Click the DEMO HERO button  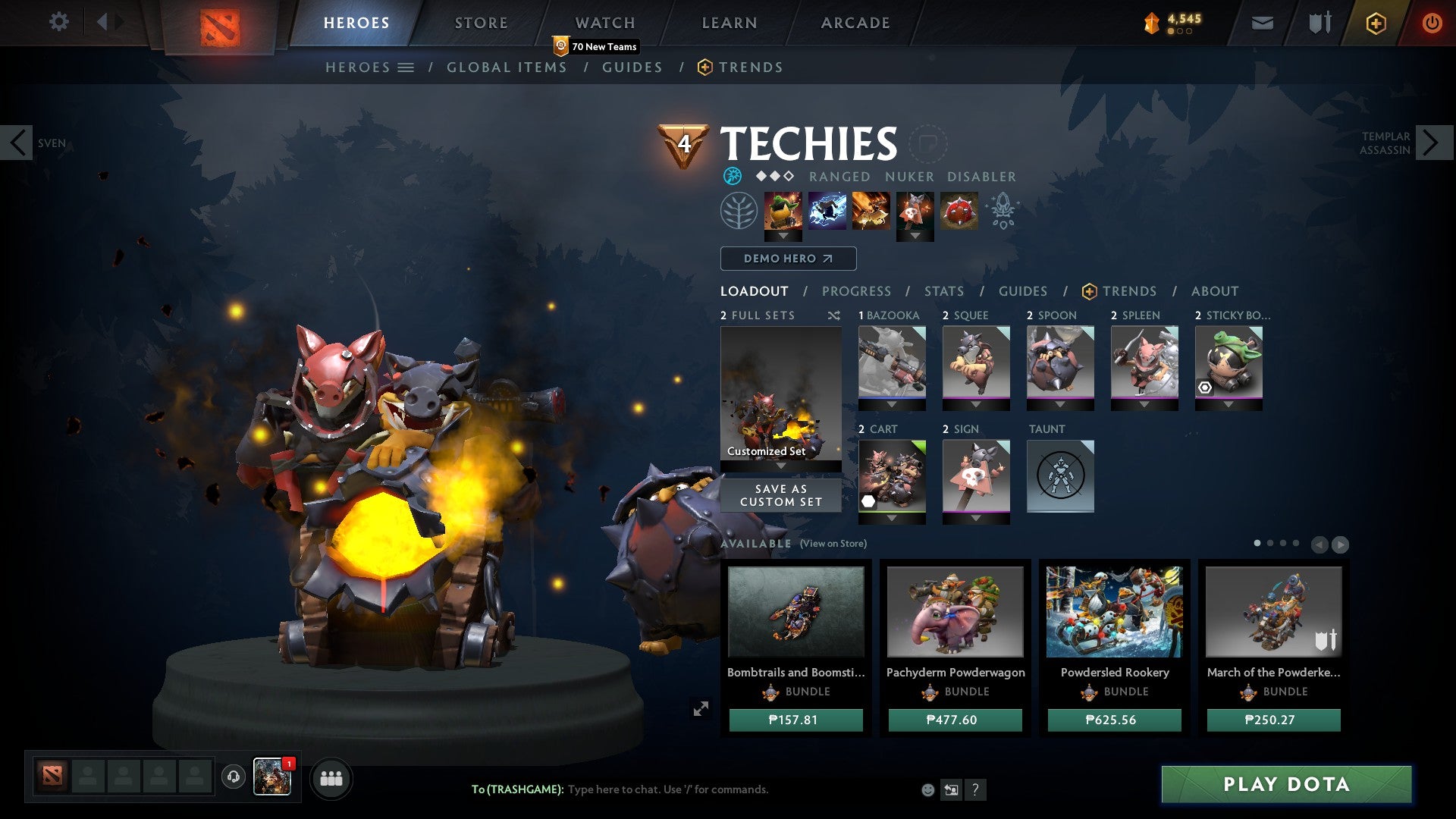click(x=787, y=259)
